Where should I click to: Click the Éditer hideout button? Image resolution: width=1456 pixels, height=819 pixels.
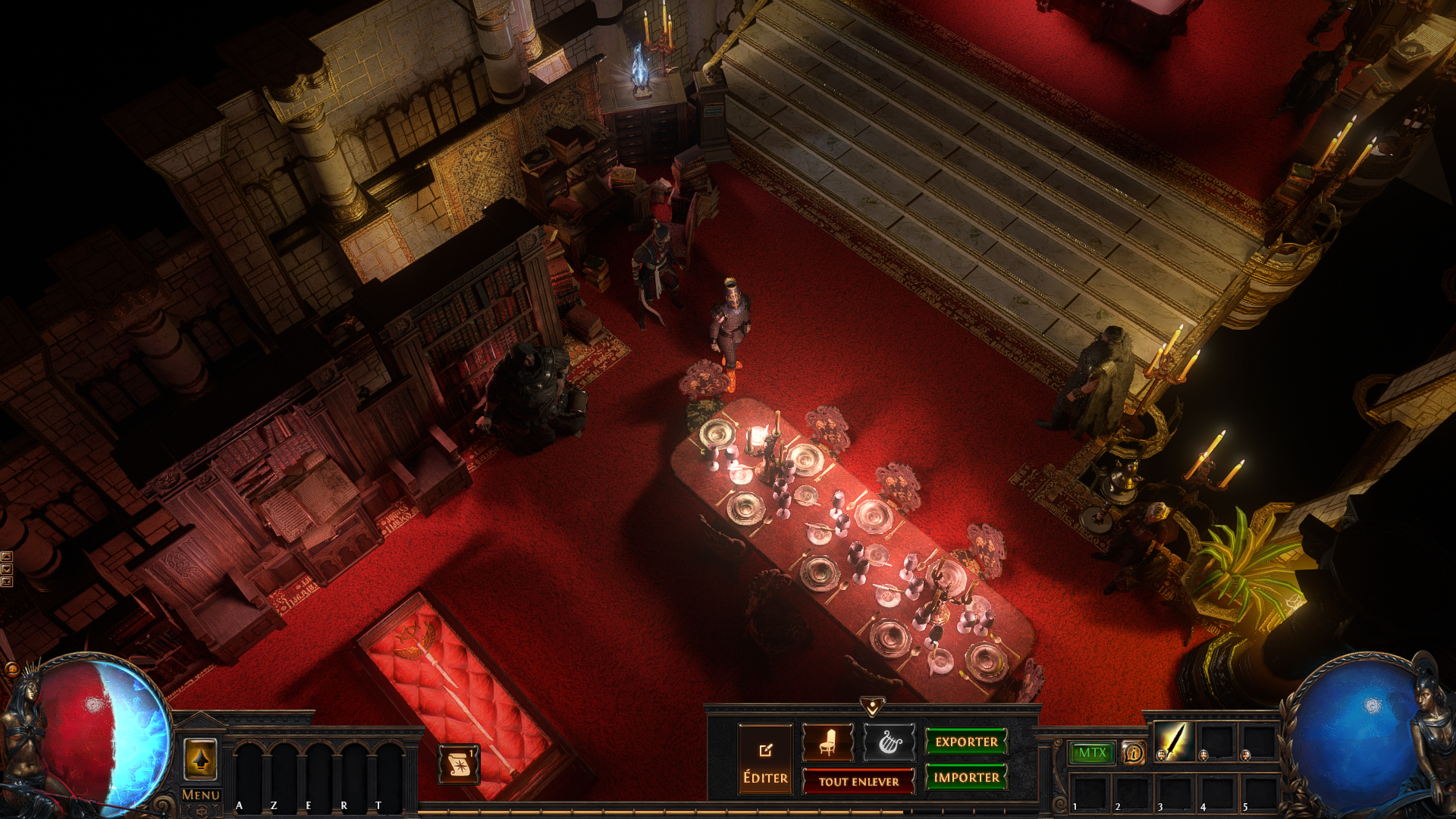click(x=765, y=759)
